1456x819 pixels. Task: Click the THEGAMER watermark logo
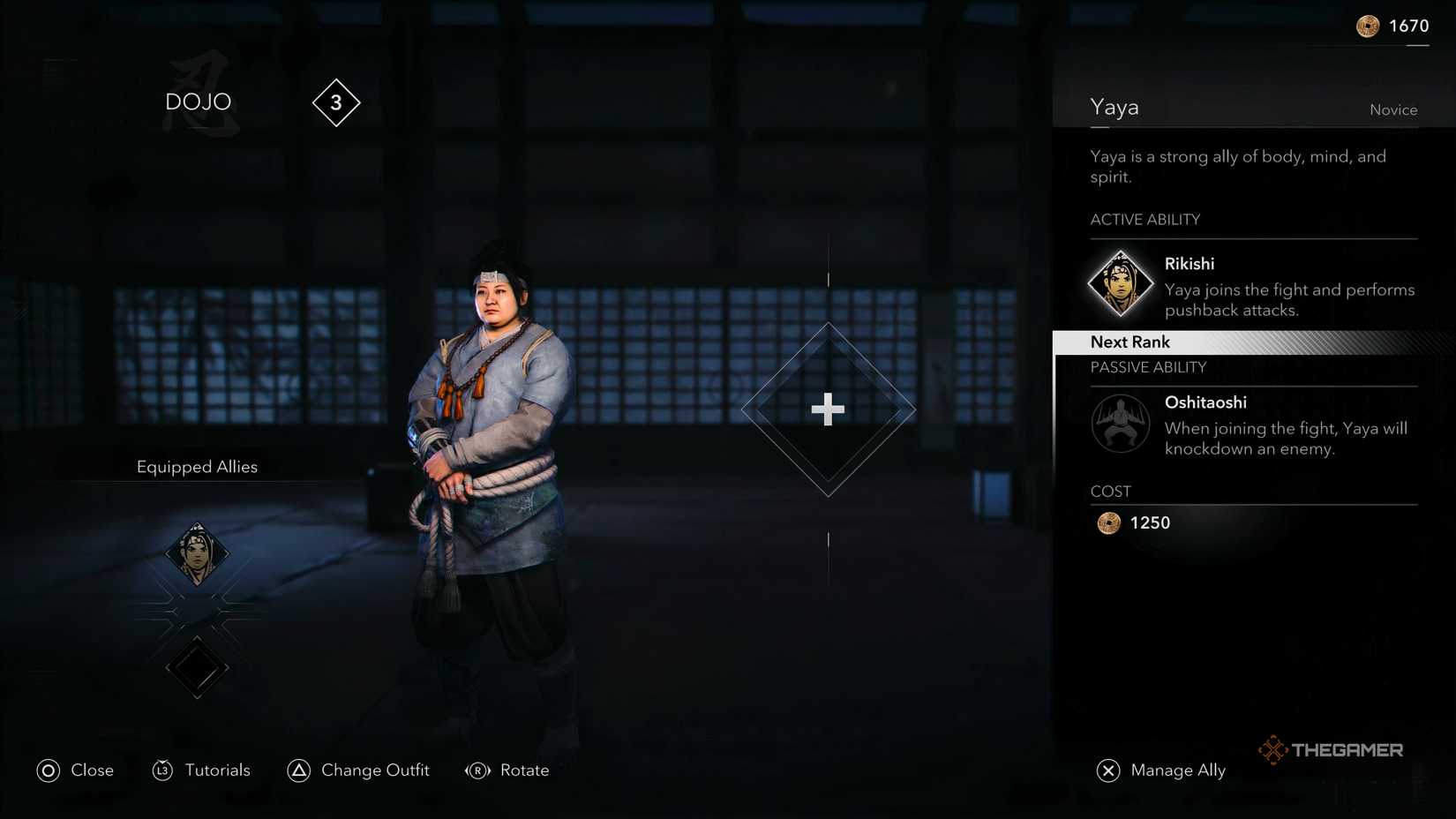point(1334,749)
